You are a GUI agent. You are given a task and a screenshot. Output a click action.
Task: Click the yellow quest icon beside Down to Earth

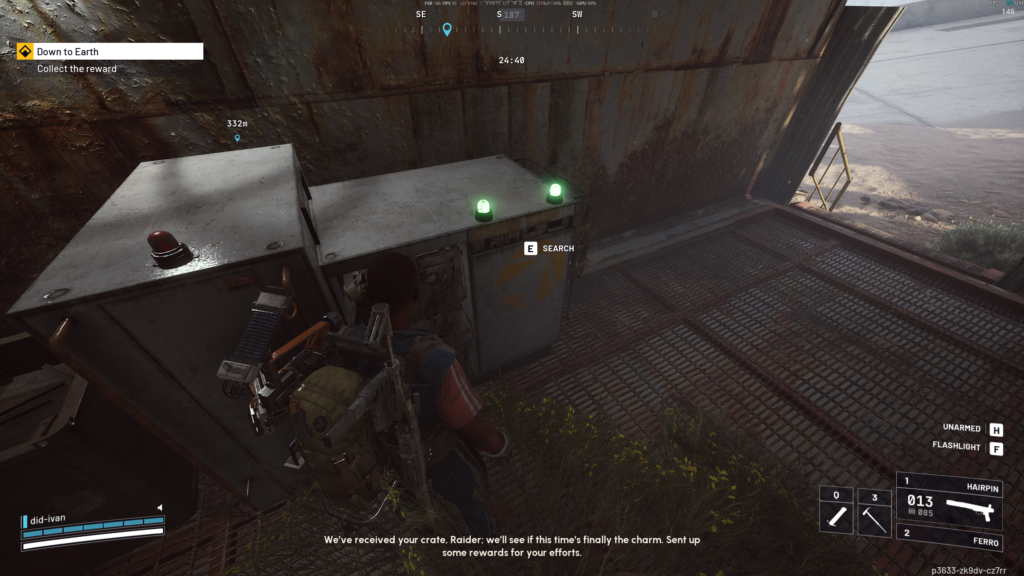25,51
